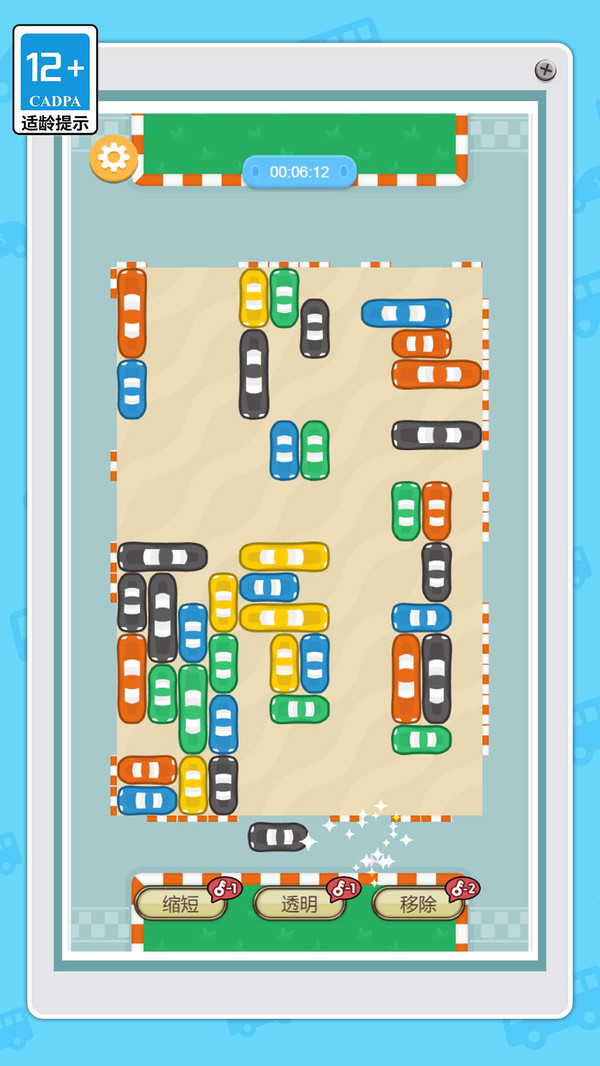Tap the long horizontal blue car
This screenshot has width=600, height=1066.
(x=406, y=313)
